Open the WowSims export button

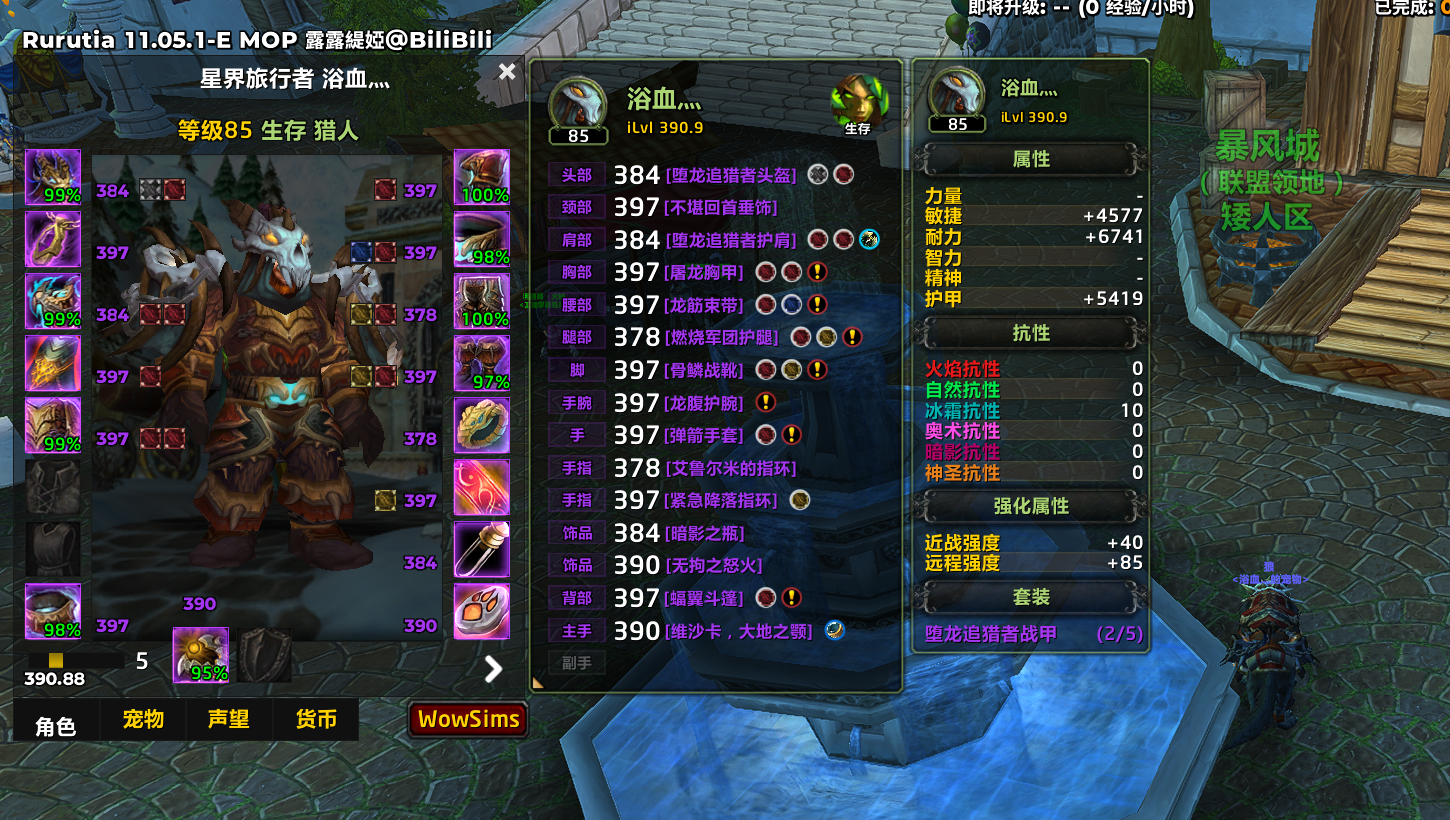(468, 719)
